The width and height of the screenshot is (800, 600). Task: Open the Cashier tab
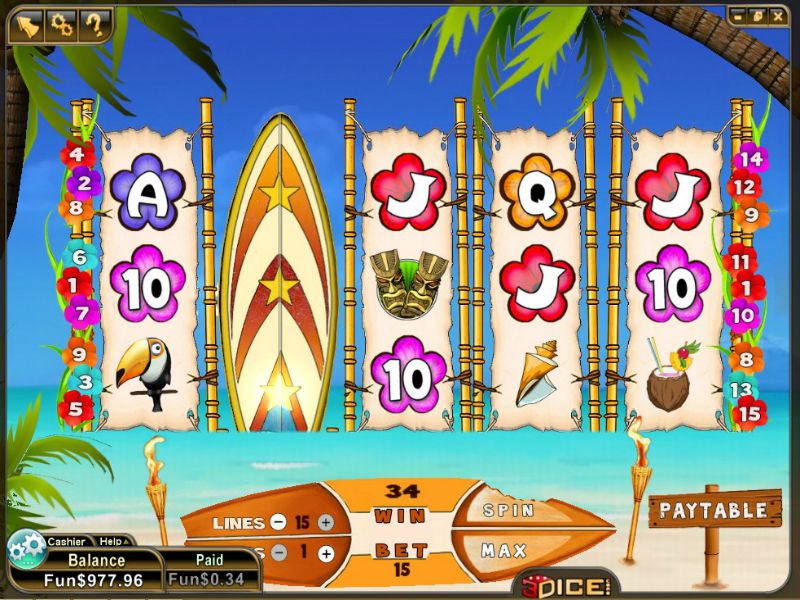(x=66, y=541)
